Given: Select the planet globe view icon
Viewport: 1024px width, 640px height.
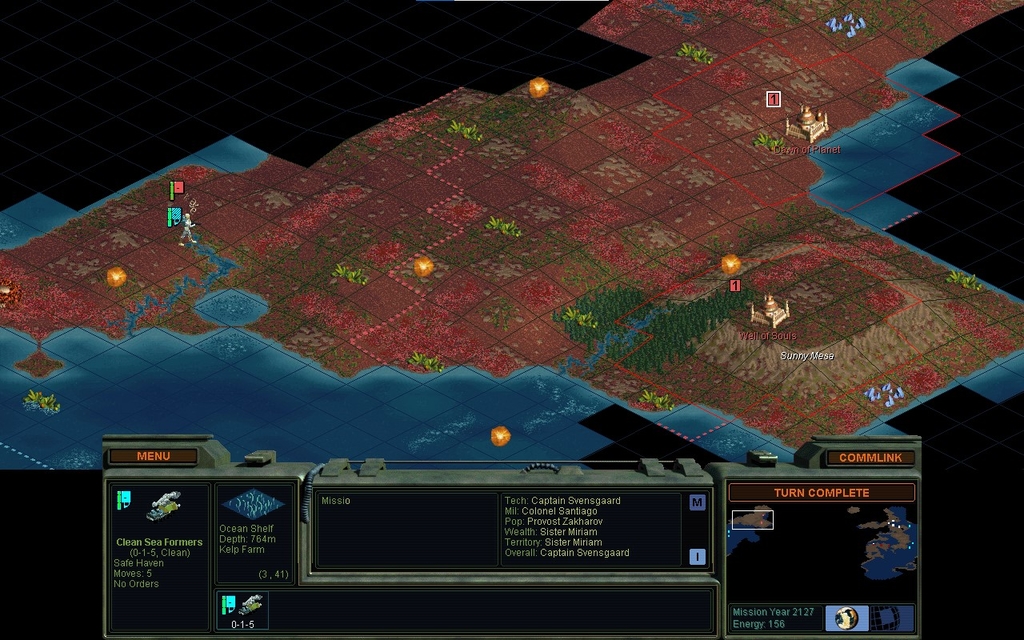Looking at the screenshot, I should tap(847, 618).
